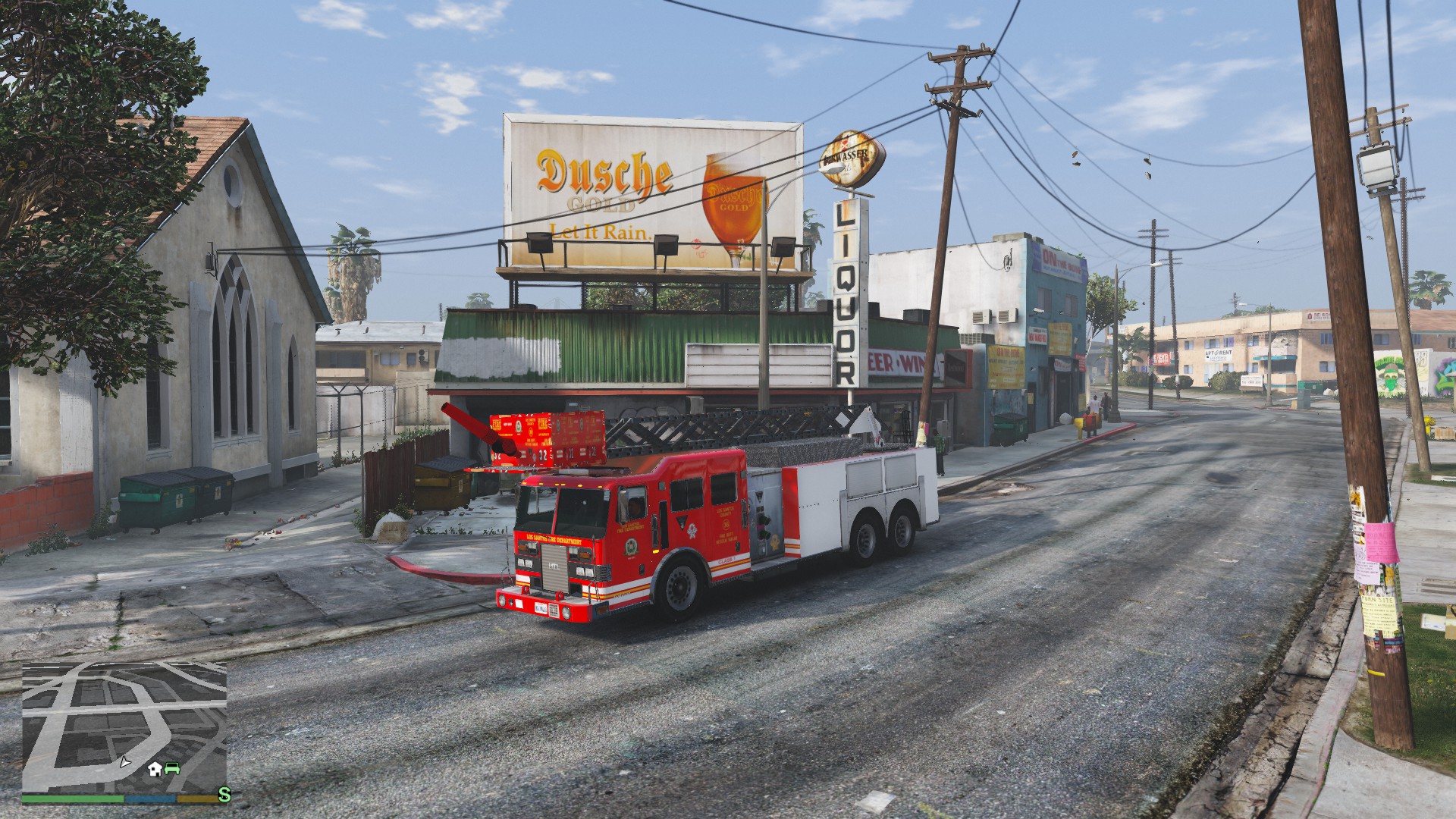
Task: Select the green car blip on minimap
Action: (172, 768)
